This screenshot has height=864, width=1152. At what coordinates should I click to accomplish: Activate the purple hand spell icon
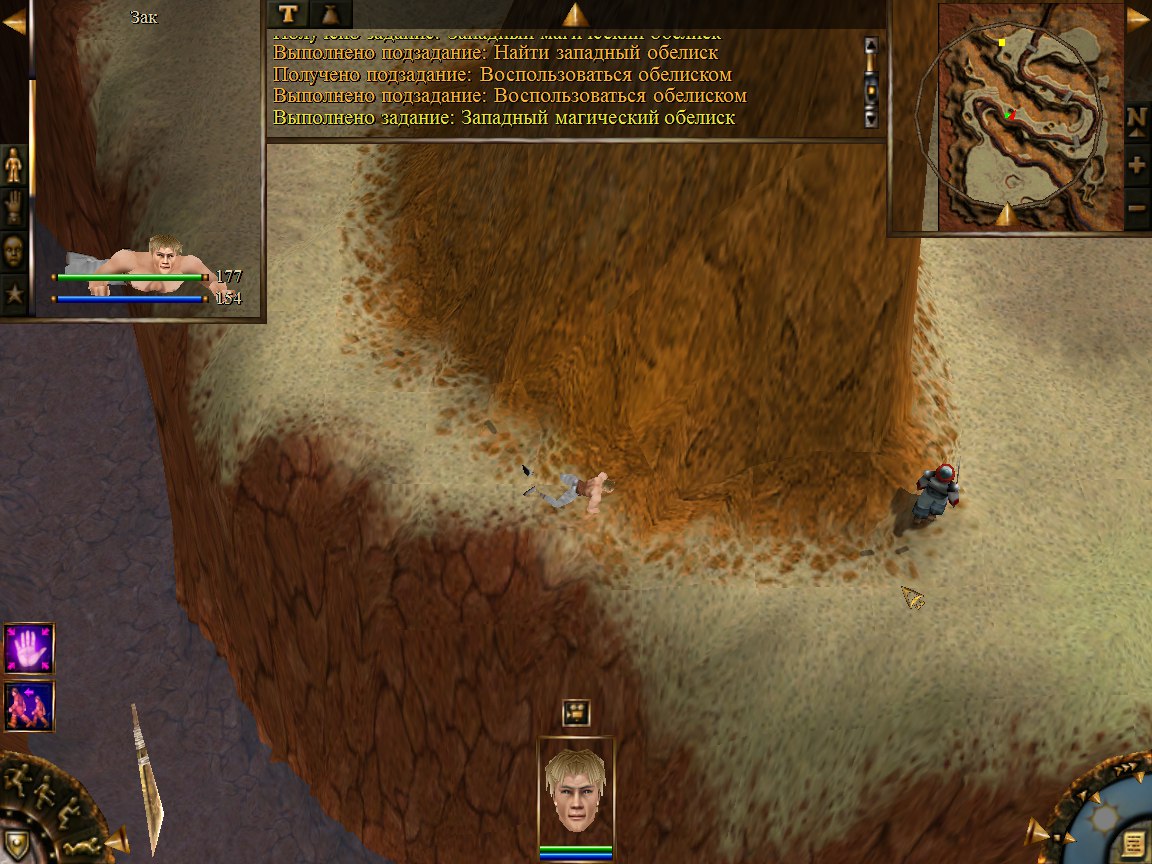[29, 648]
